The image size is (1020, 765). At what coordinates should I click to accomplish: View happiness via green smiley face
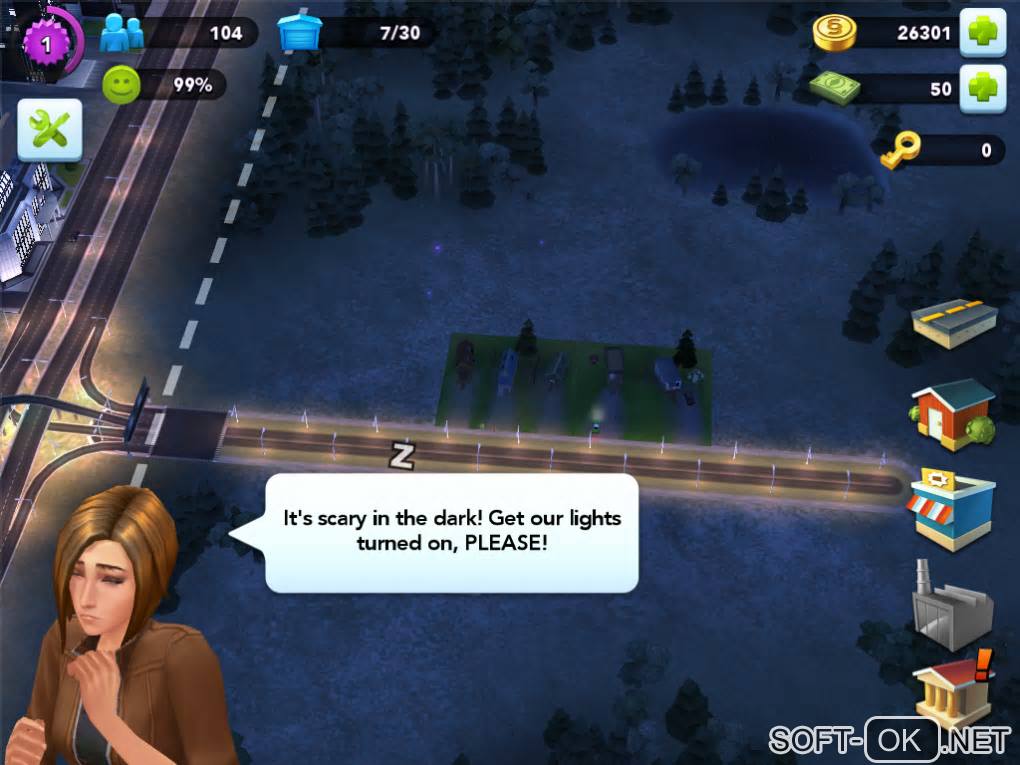pyautogui.click(x=120, y=86)
